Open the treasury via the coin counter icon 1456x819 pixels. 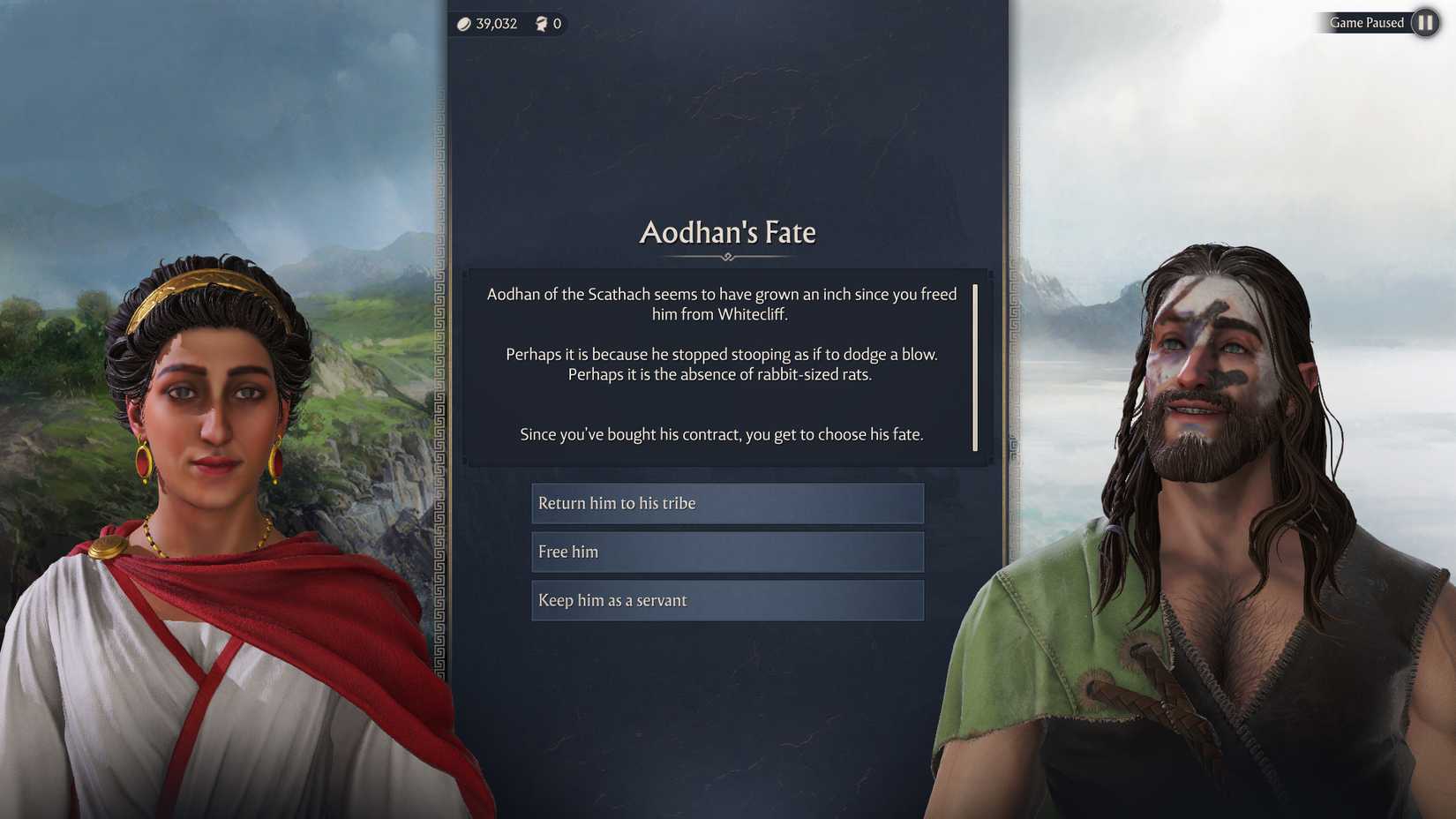click(463, 23)
